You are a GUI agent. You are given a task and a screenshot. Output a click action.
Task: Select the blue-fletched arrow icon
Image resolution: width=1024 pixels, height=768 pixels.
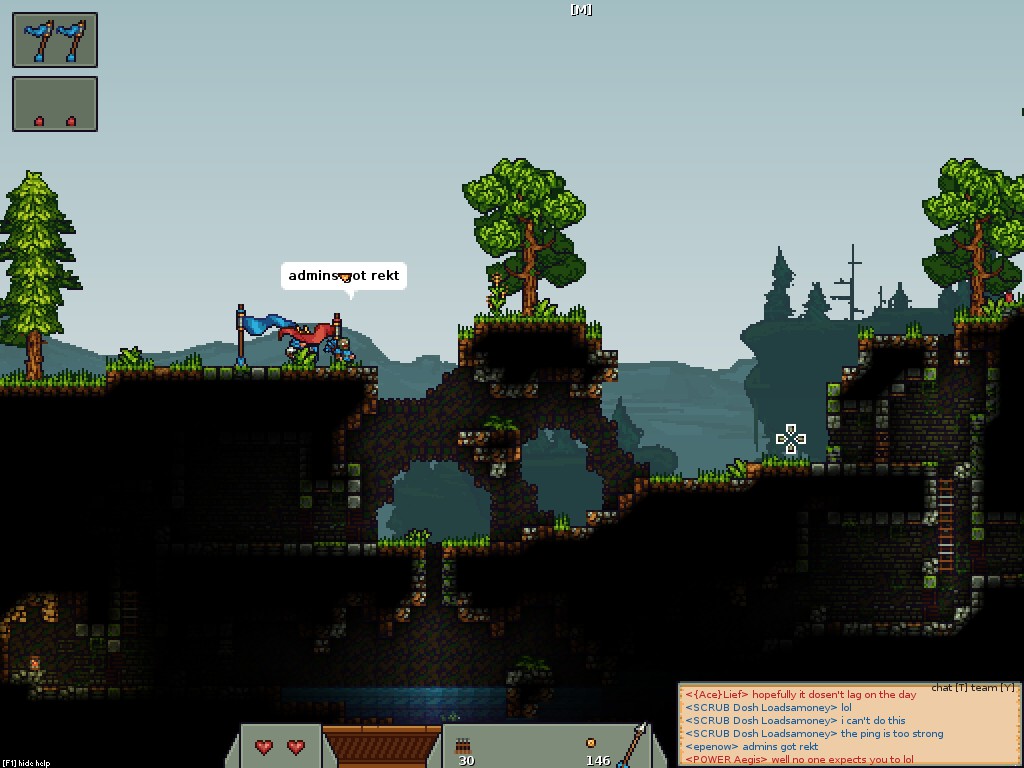(x=632, y=744)
